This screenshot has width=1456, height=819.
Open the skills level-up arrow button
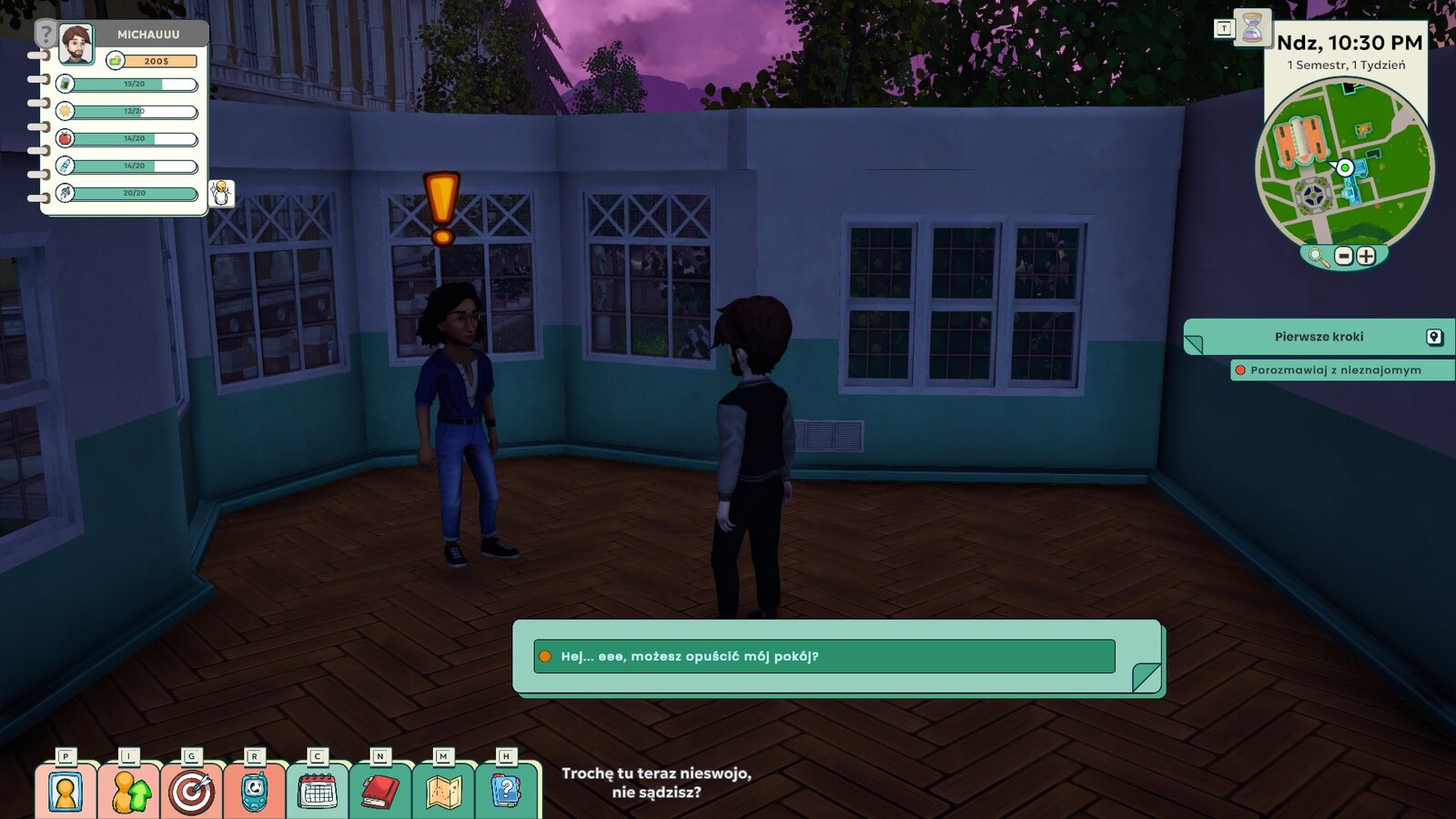[x=128, y=792]
